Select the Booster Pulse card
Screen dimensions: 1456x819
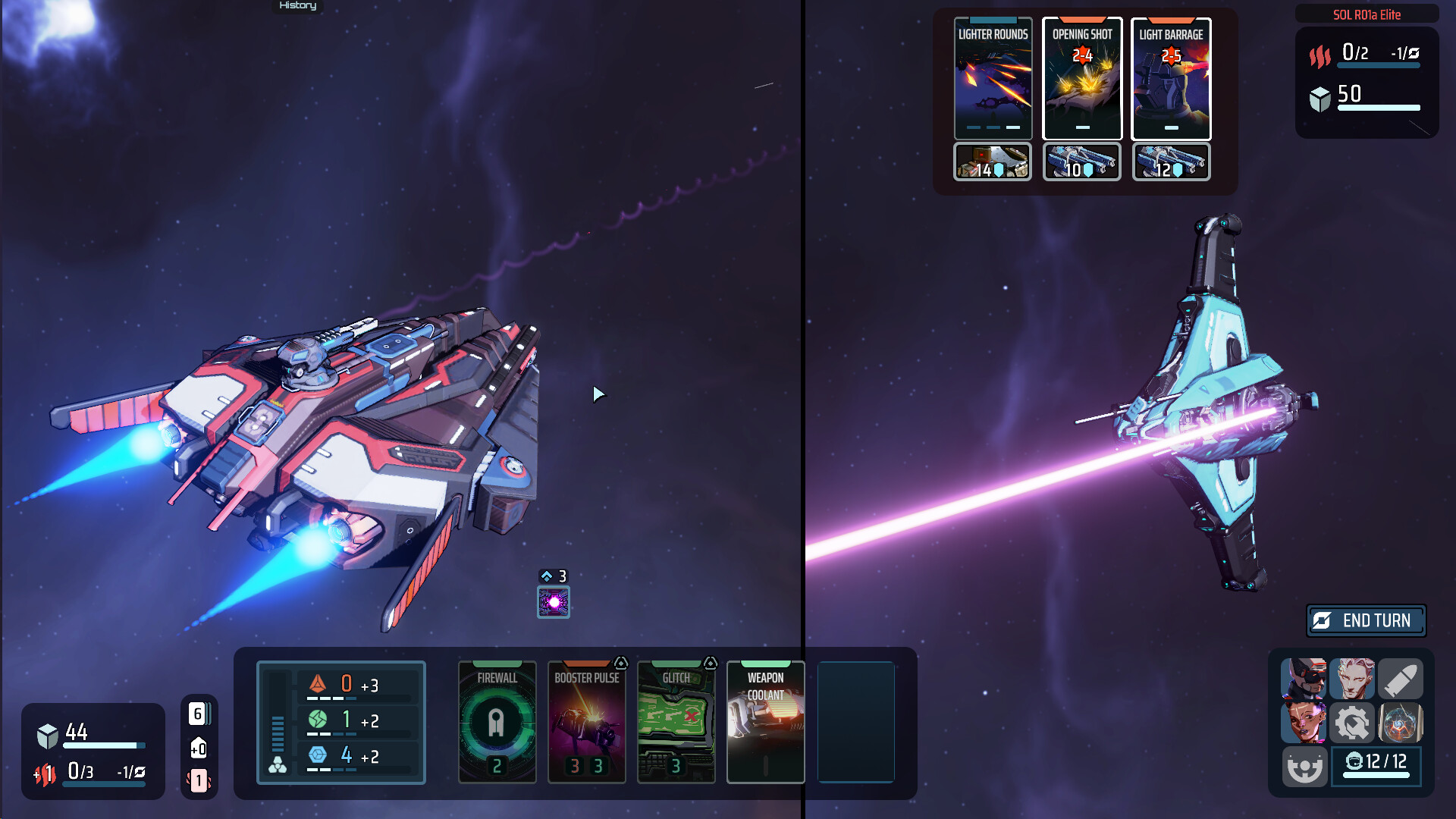coord(586,721)
